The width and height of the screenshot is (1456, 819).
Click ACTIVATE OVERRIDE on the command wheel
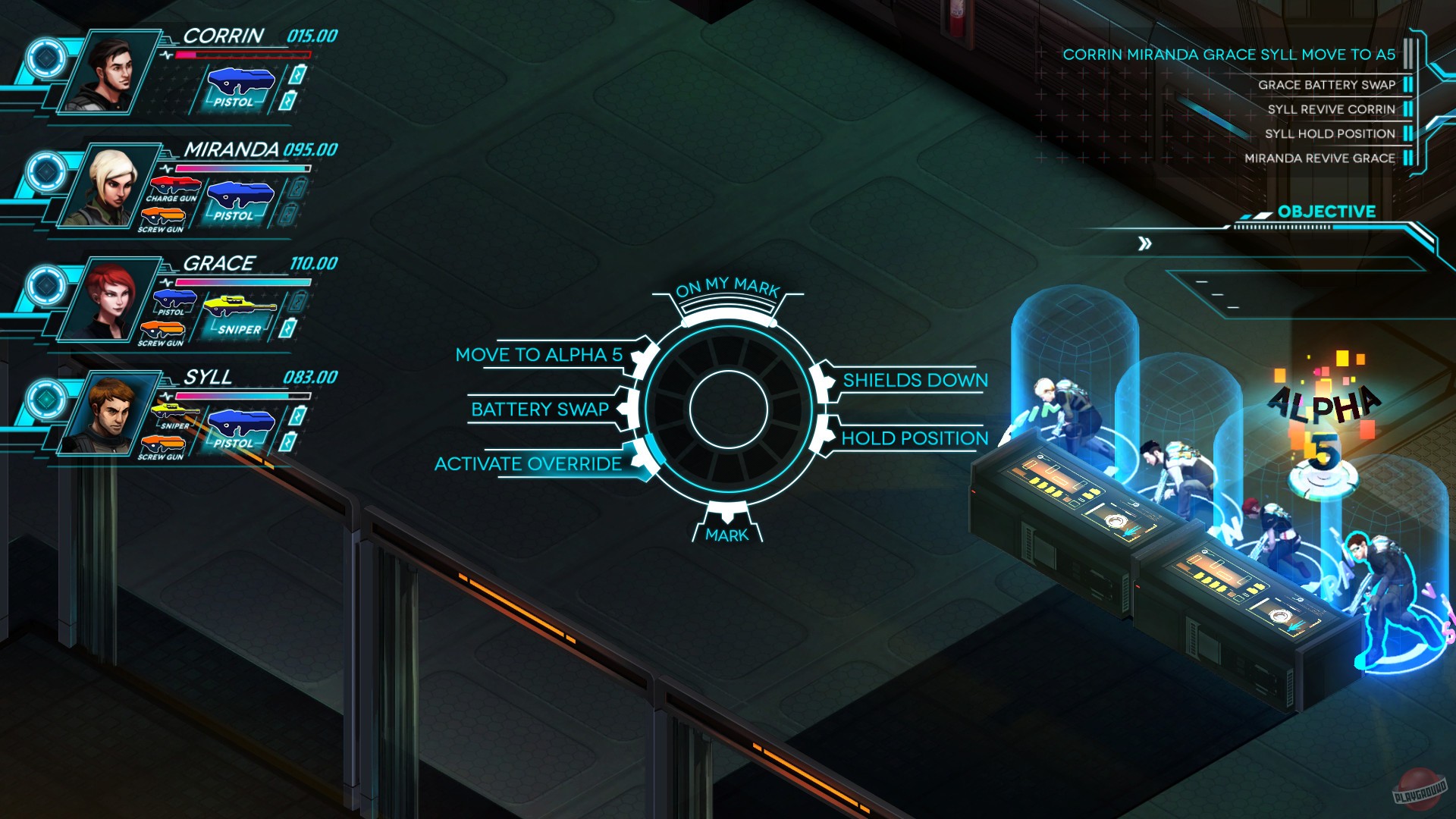[x=528, y=465]
